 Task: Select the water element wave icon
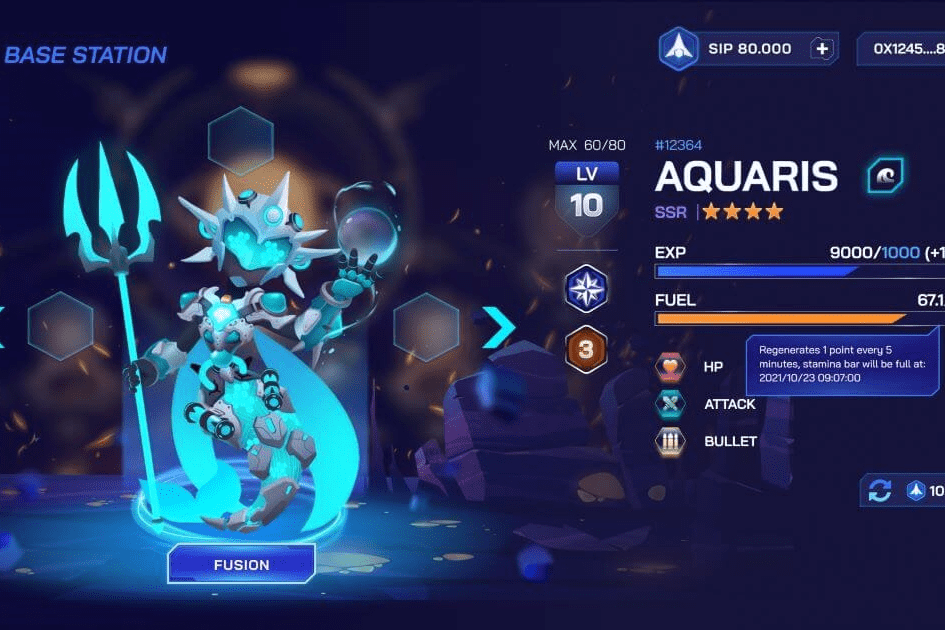[x=884, y=175]
